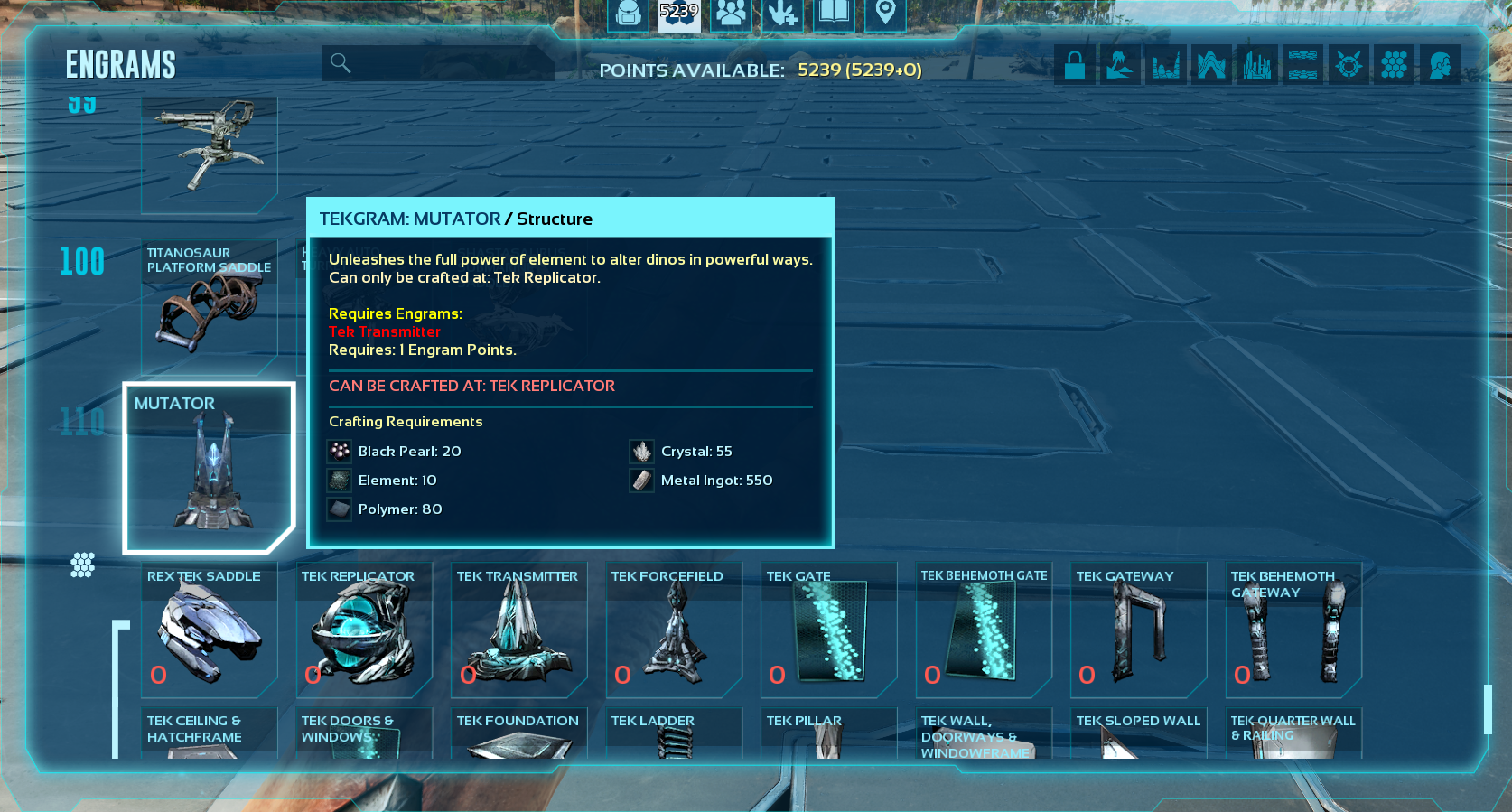1512x812 pixels.
Task: Select the Tek Forcefield engram
Action: (674, 630)
